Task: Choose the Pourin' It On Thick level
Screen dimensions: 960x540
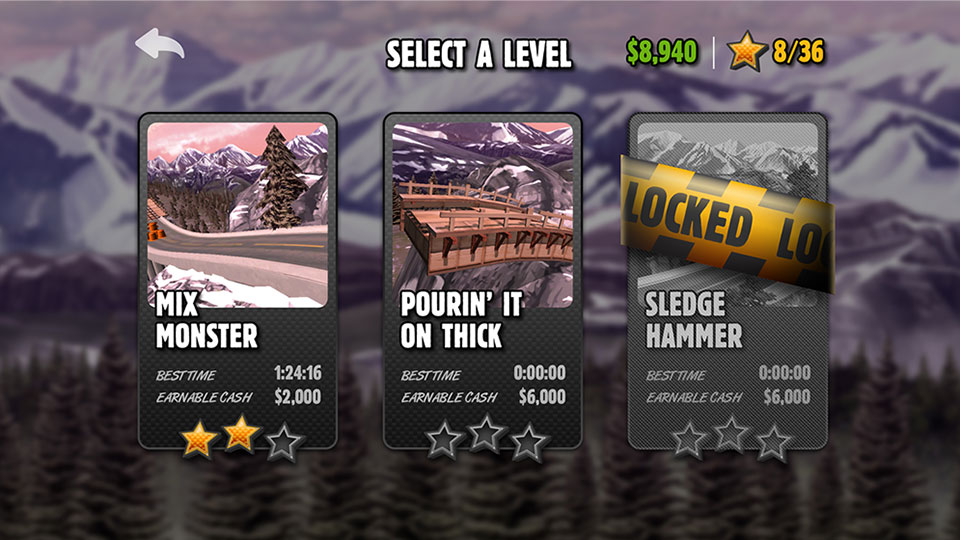Action: tap(482, 280)
